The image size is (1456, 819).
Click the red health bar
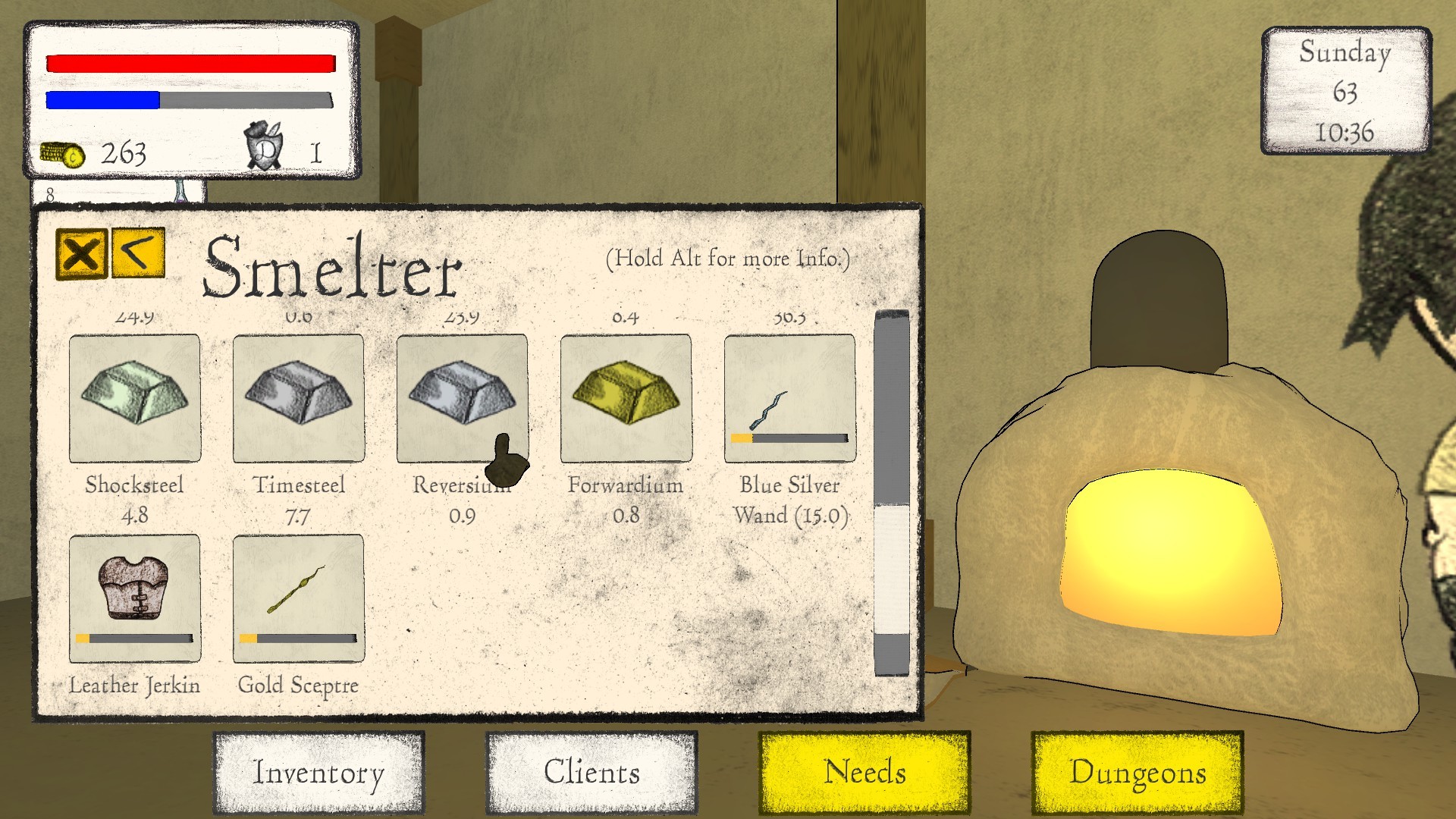pos(190,62)
